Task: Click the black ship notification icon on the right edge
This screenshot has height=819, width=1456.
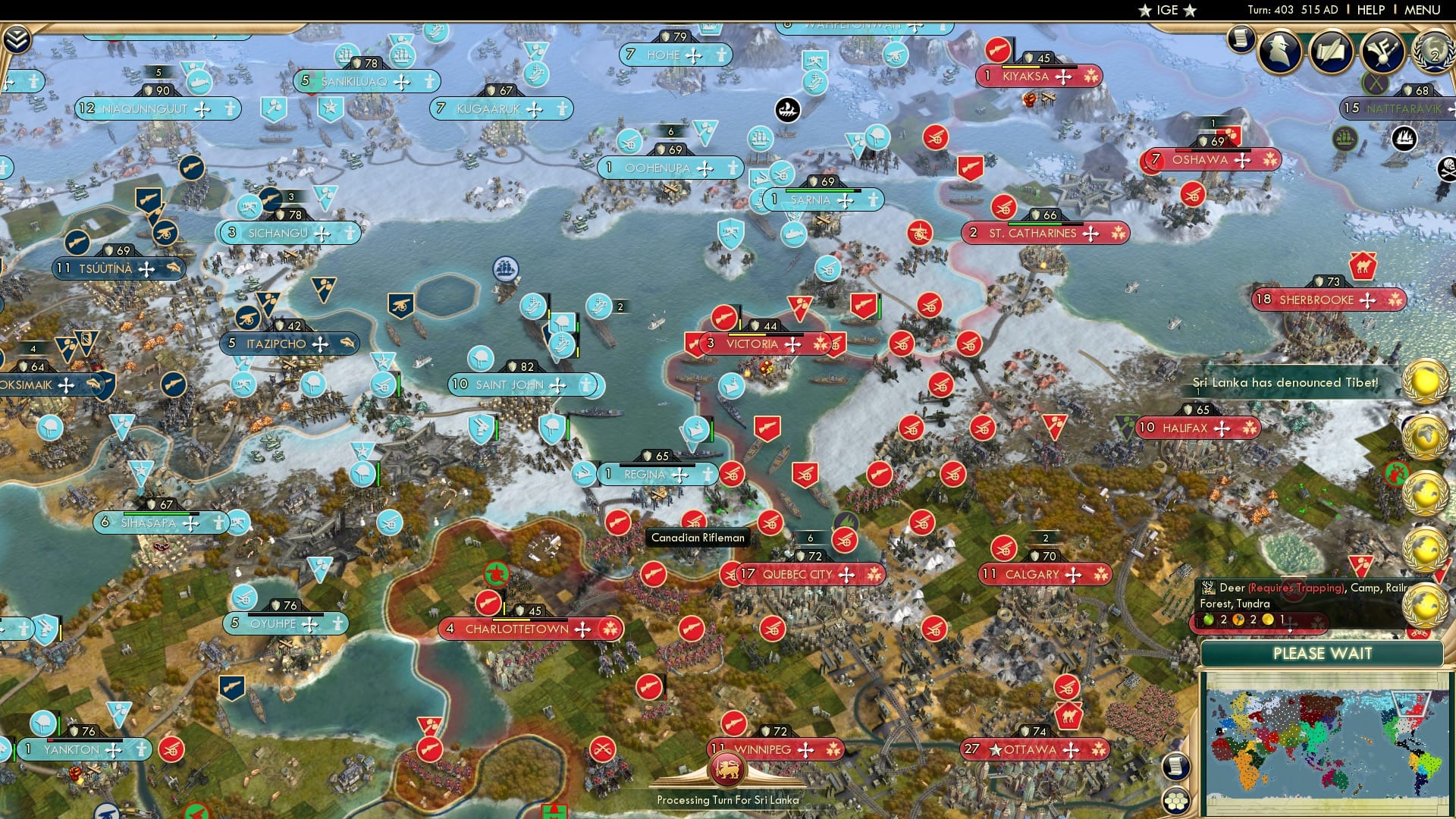Action: click(x=1405, y=138)
